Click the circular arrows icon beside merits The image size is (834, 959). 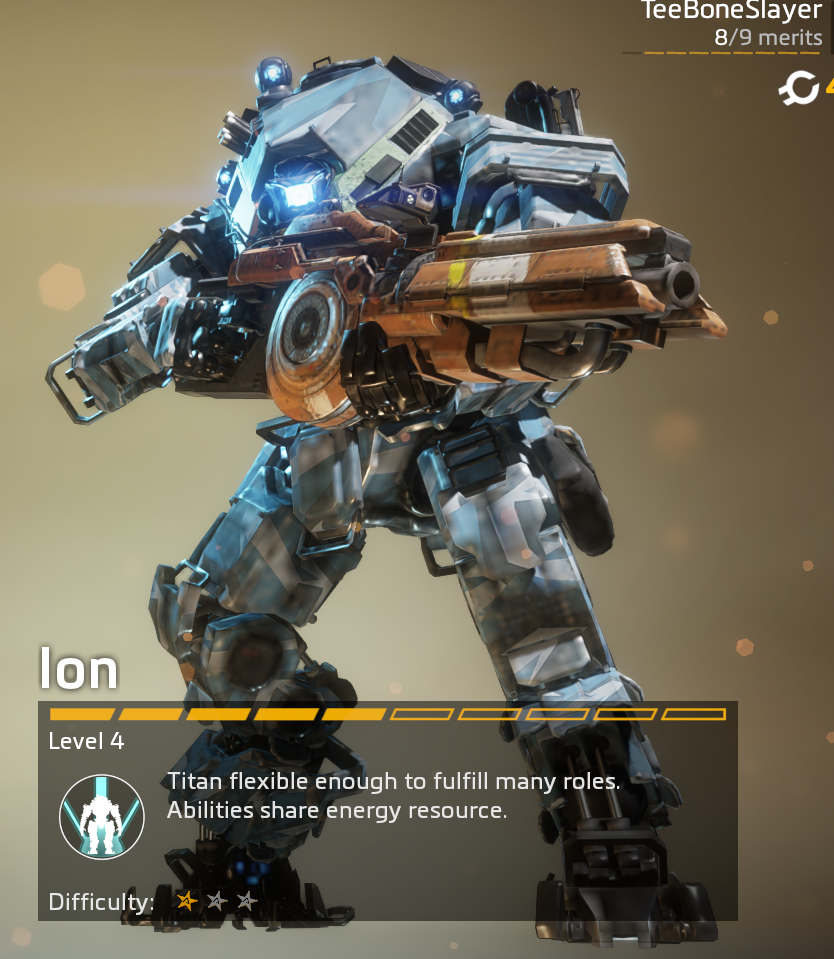click(x=799, y=89)
